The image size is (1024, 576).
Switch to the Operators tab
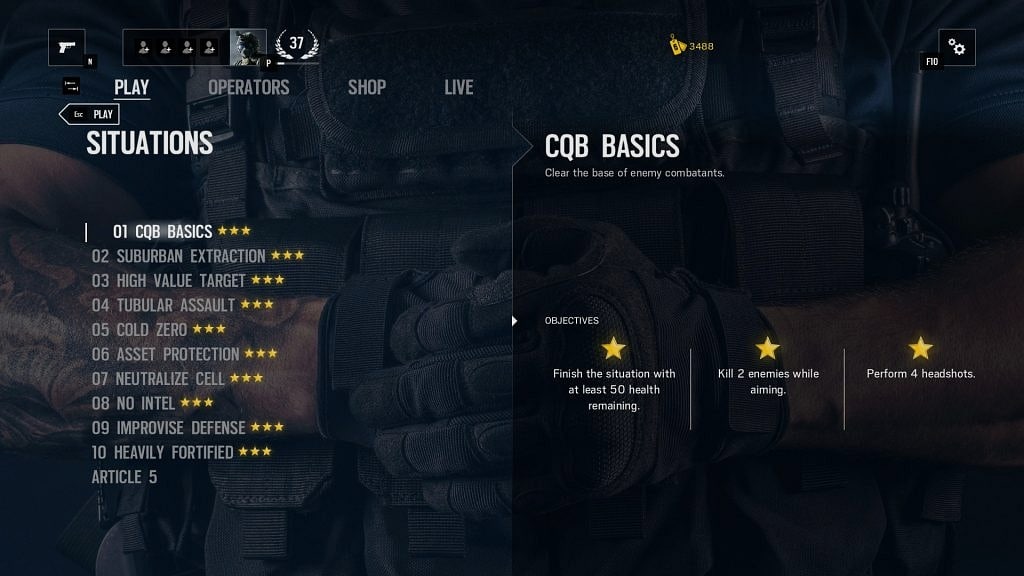tap(248, 87)
